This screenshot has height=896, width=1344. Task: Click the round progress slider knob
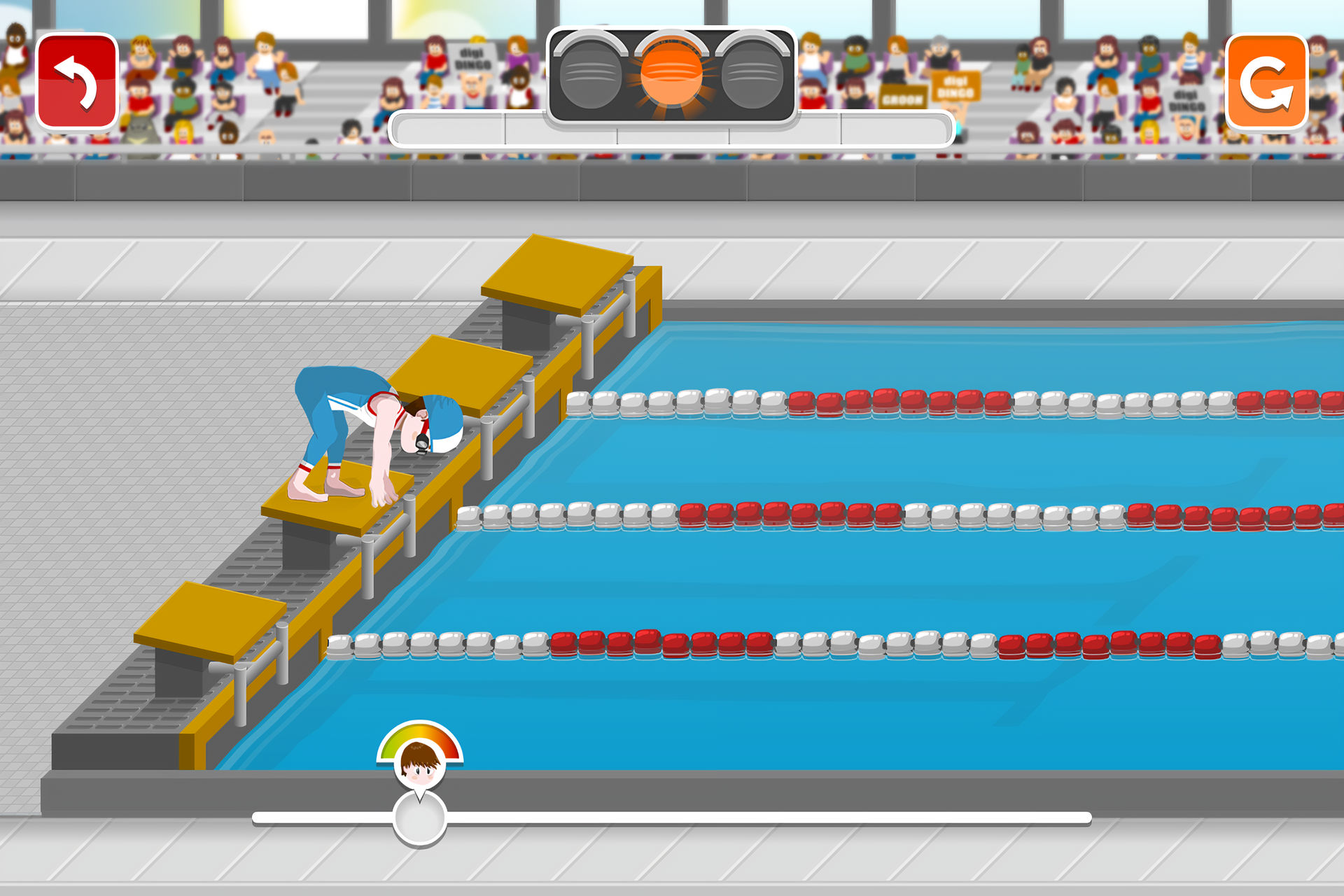point(420,818)
